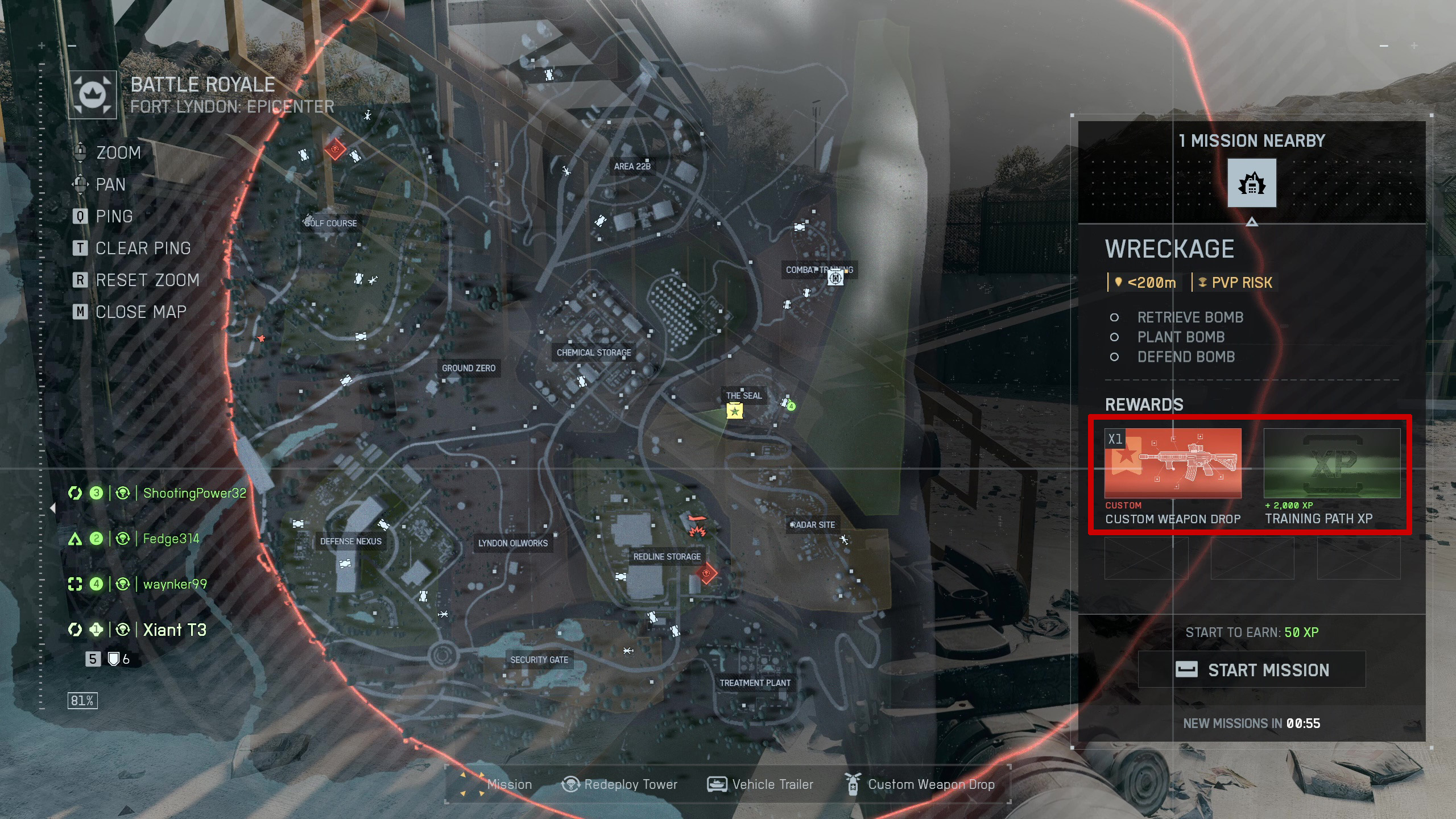
Task: Click the Radar Site map label
Action: [x=812, y=525]
